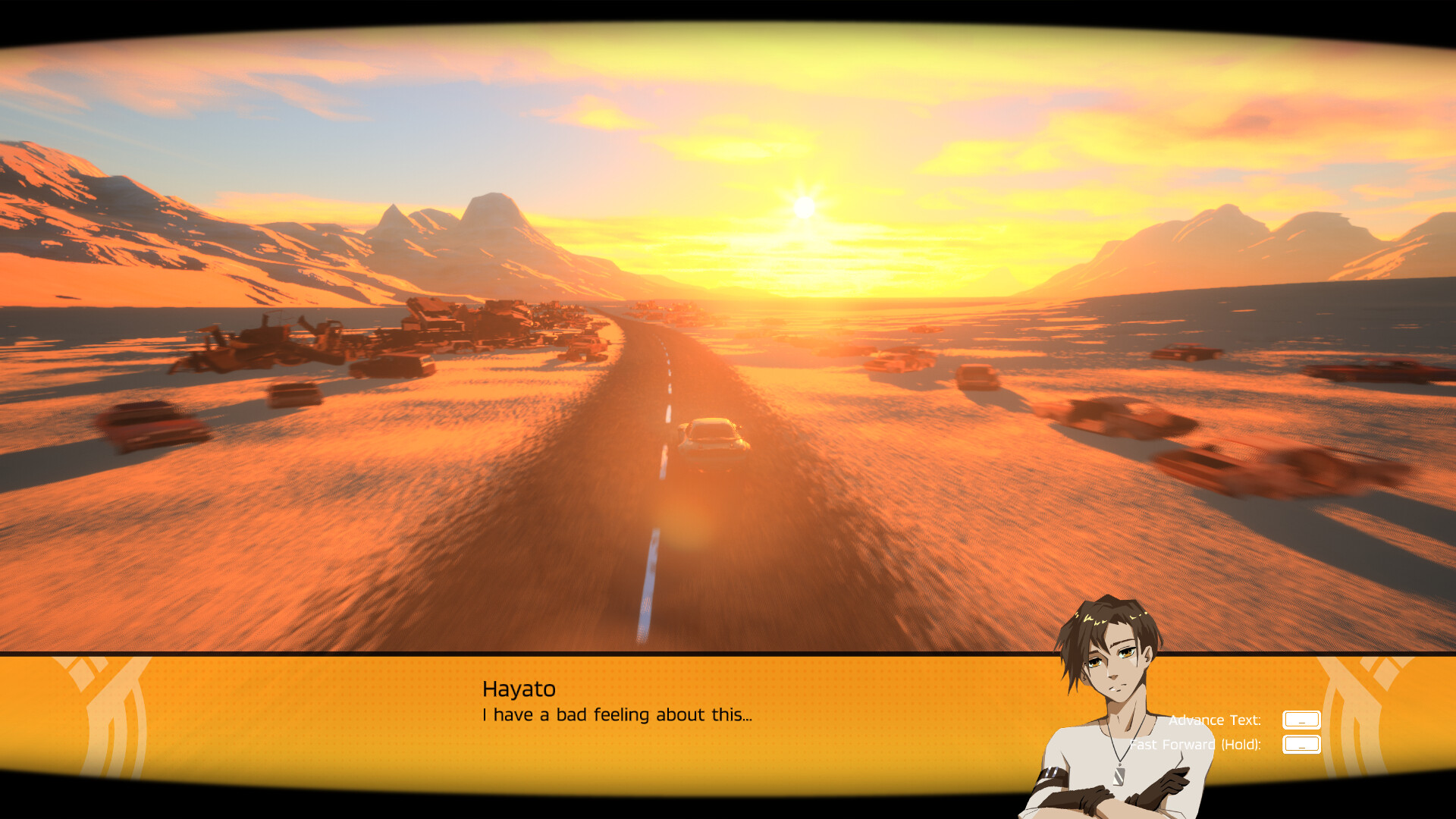
Task: Click the Hayato name label
Action: 519,689
